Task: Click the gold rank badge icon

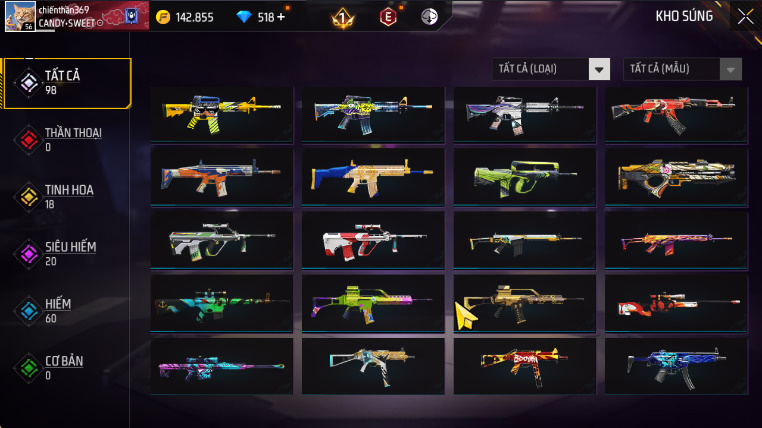Action: pyautogui.click(x=343, y=17)
